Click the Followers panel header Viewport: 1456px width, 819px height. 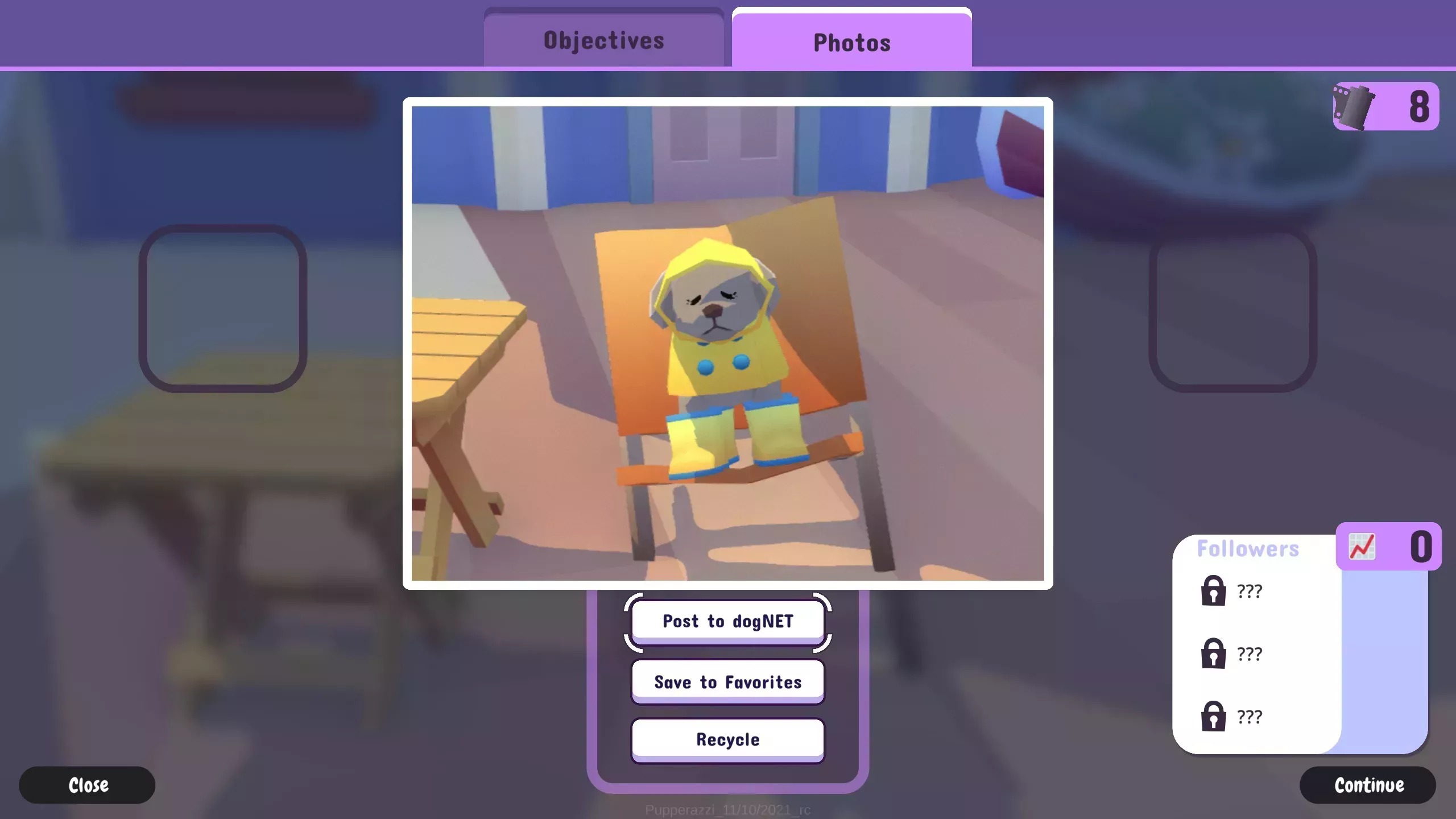tap(1248, 548)
